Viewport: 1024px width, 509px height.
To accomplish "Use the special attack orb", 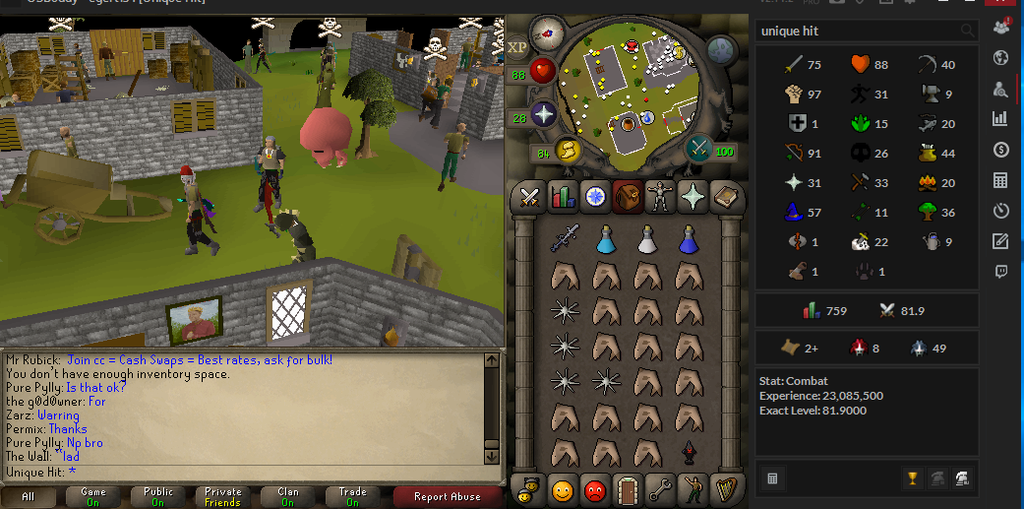I will (x=699, y=149).
